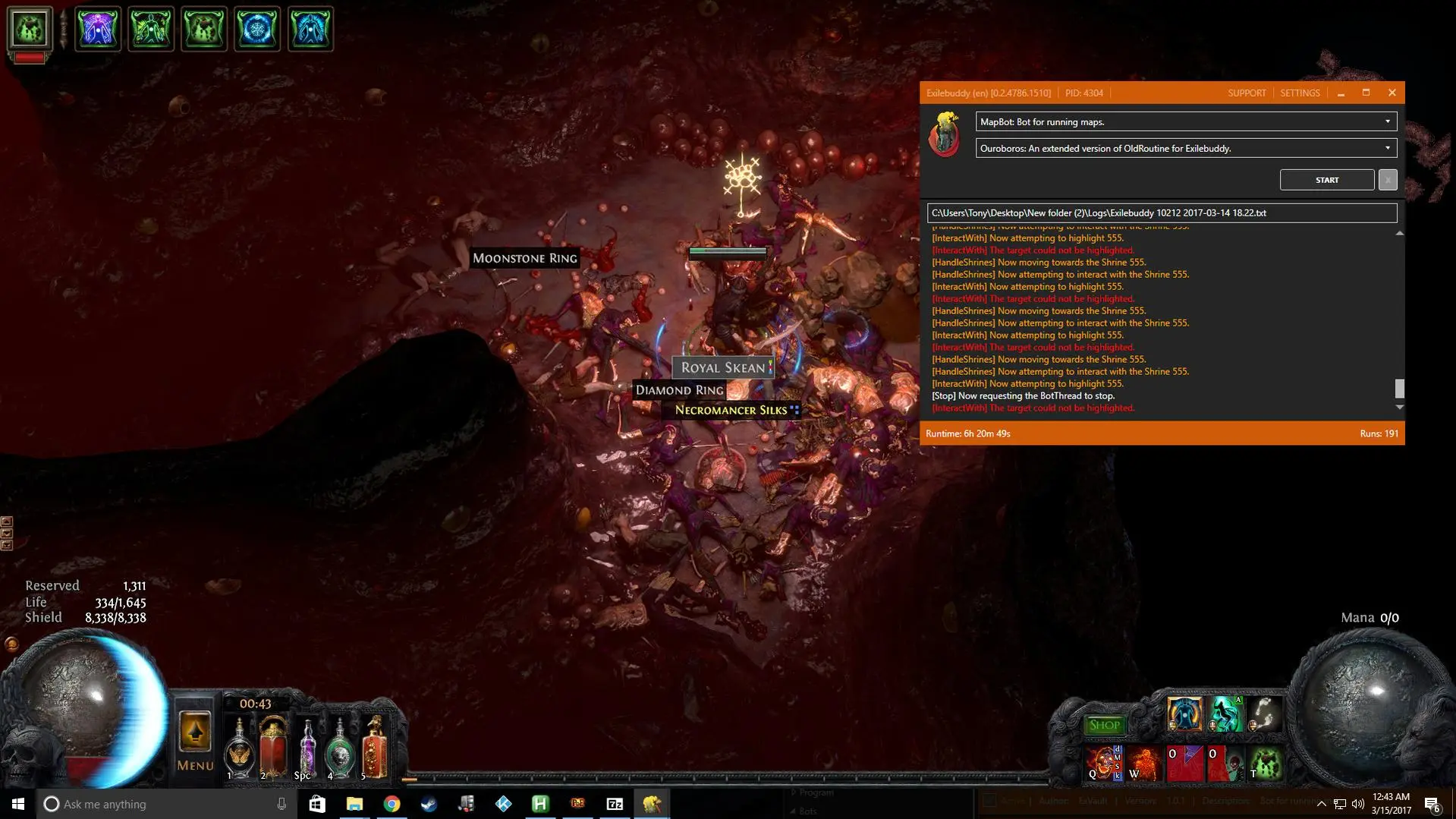This screenshot has height=819, width=1456.
Task: Use the gold-topped red flask in slot 5
Action: tap(374, 748)
